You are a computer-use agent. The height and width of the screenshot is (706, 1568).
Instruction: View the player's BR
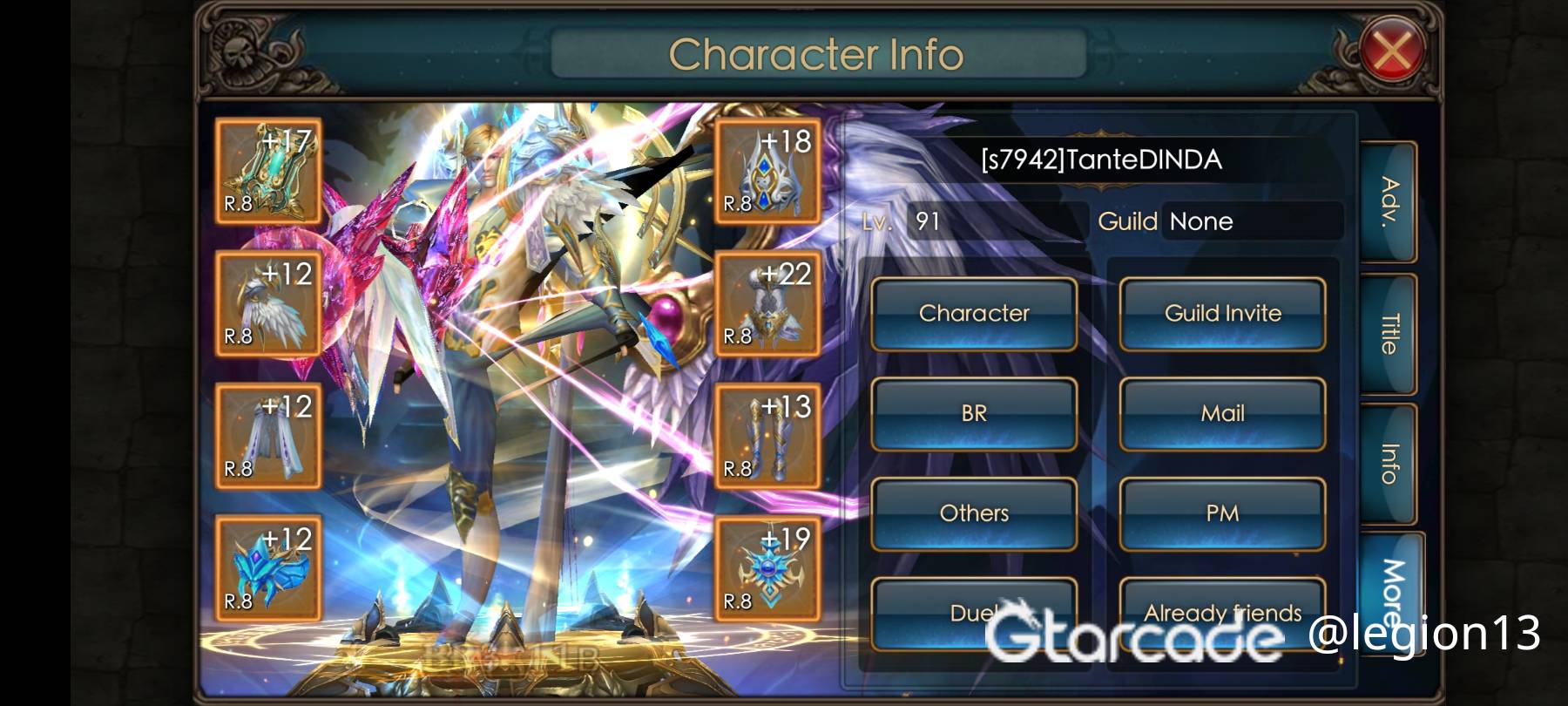pos(974,414)
